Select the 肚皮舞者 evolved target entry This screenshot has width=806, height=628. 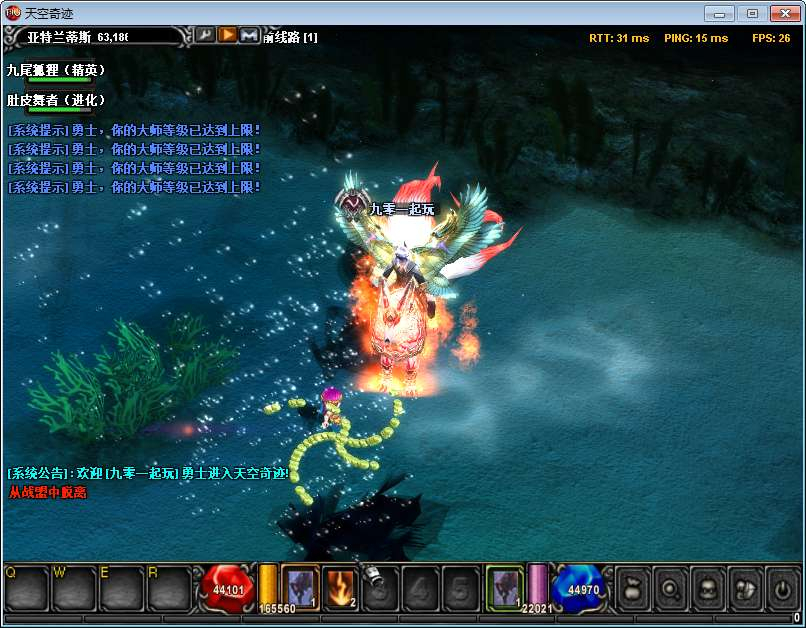pos(56,101)
